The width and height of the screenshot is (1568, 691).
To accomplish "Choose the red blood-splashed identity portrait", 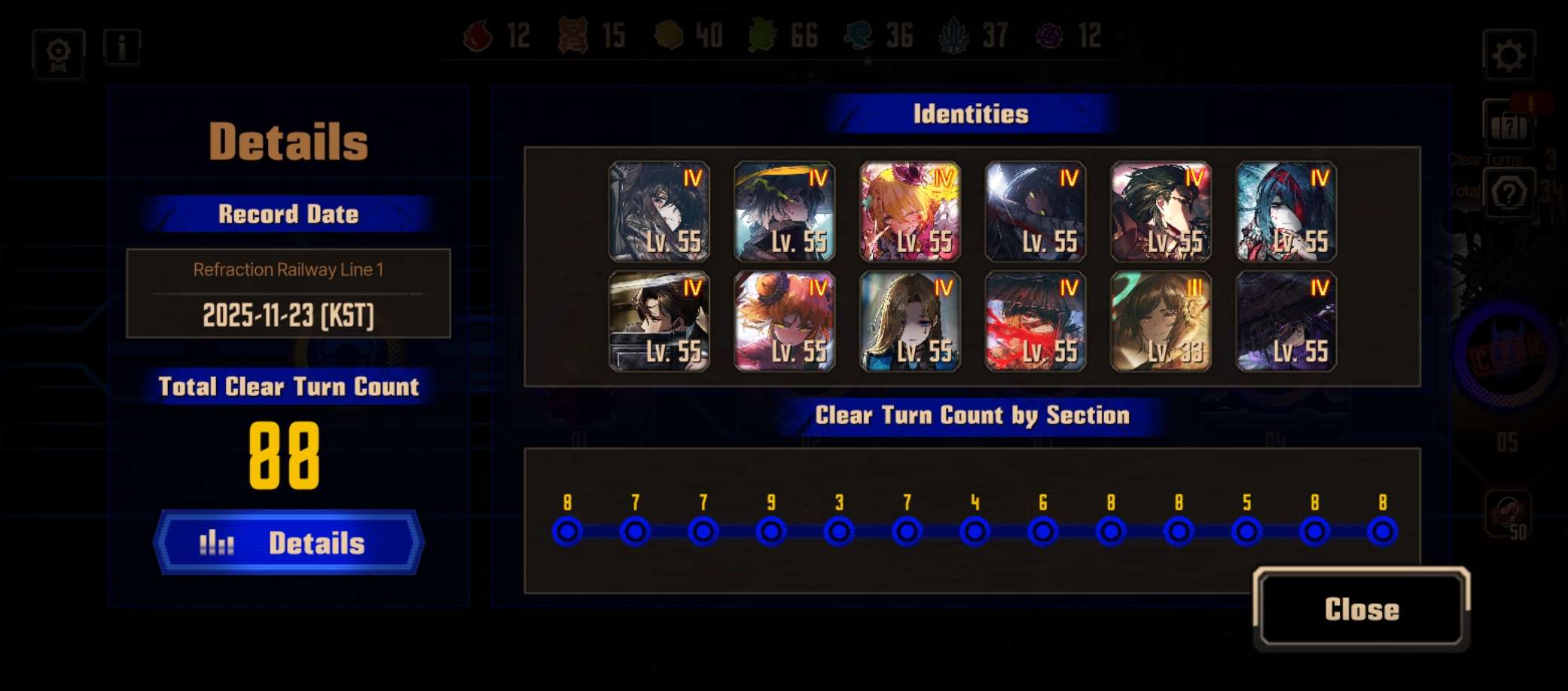I will tap(1035, 321).
